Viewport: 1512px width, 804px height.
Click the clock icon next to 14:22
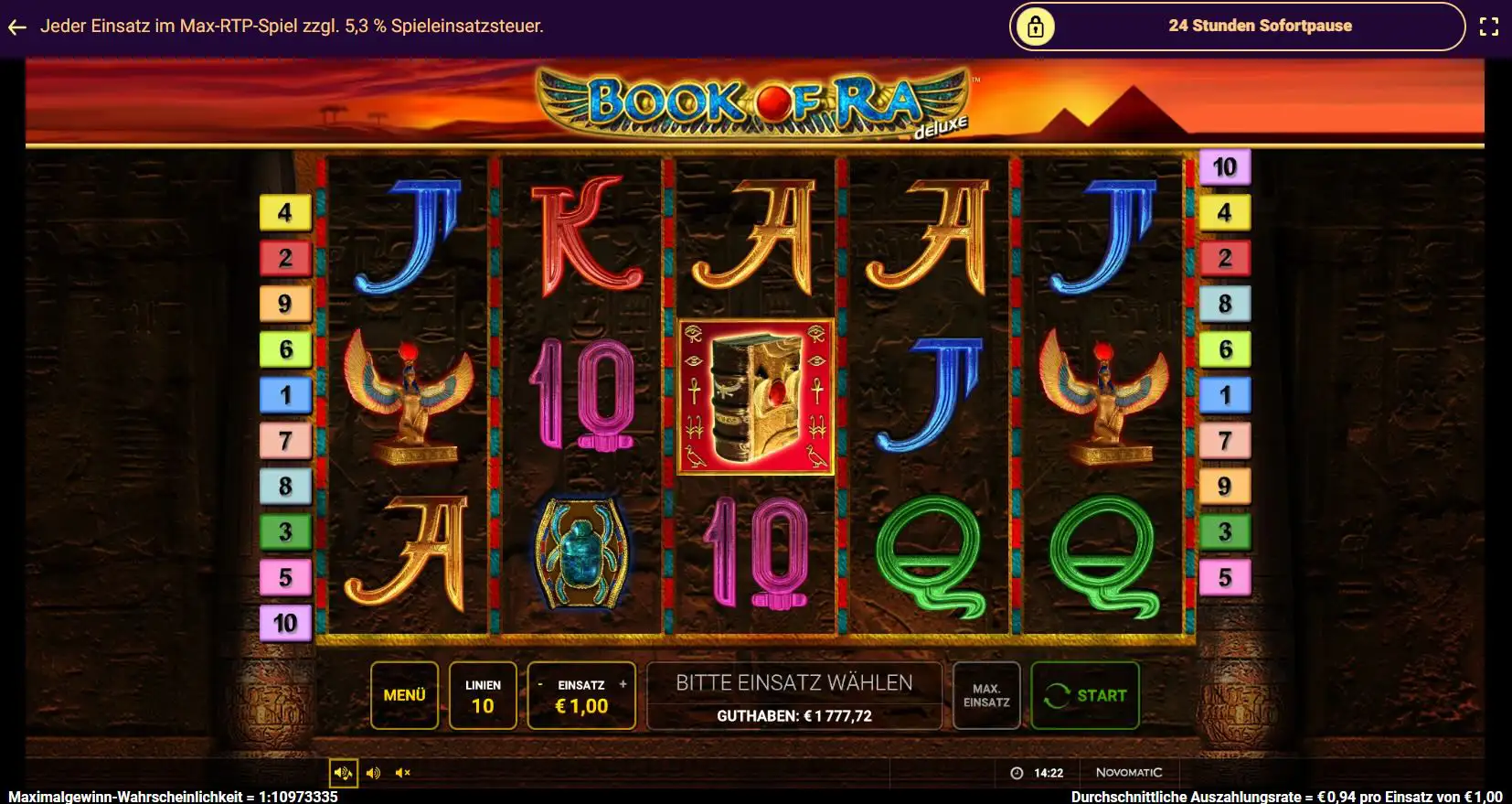(1017, 771)
